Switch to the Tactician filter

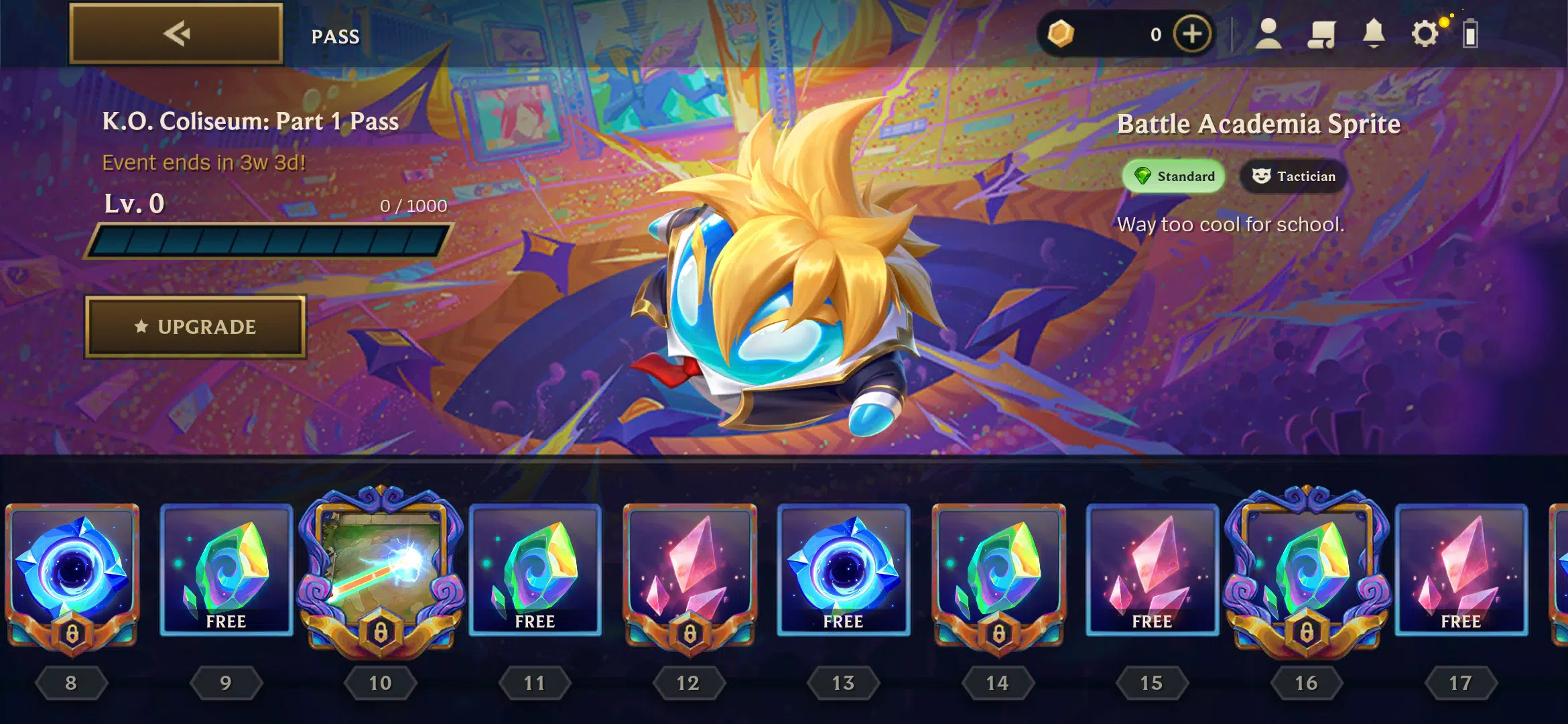tap(1292, 176)
